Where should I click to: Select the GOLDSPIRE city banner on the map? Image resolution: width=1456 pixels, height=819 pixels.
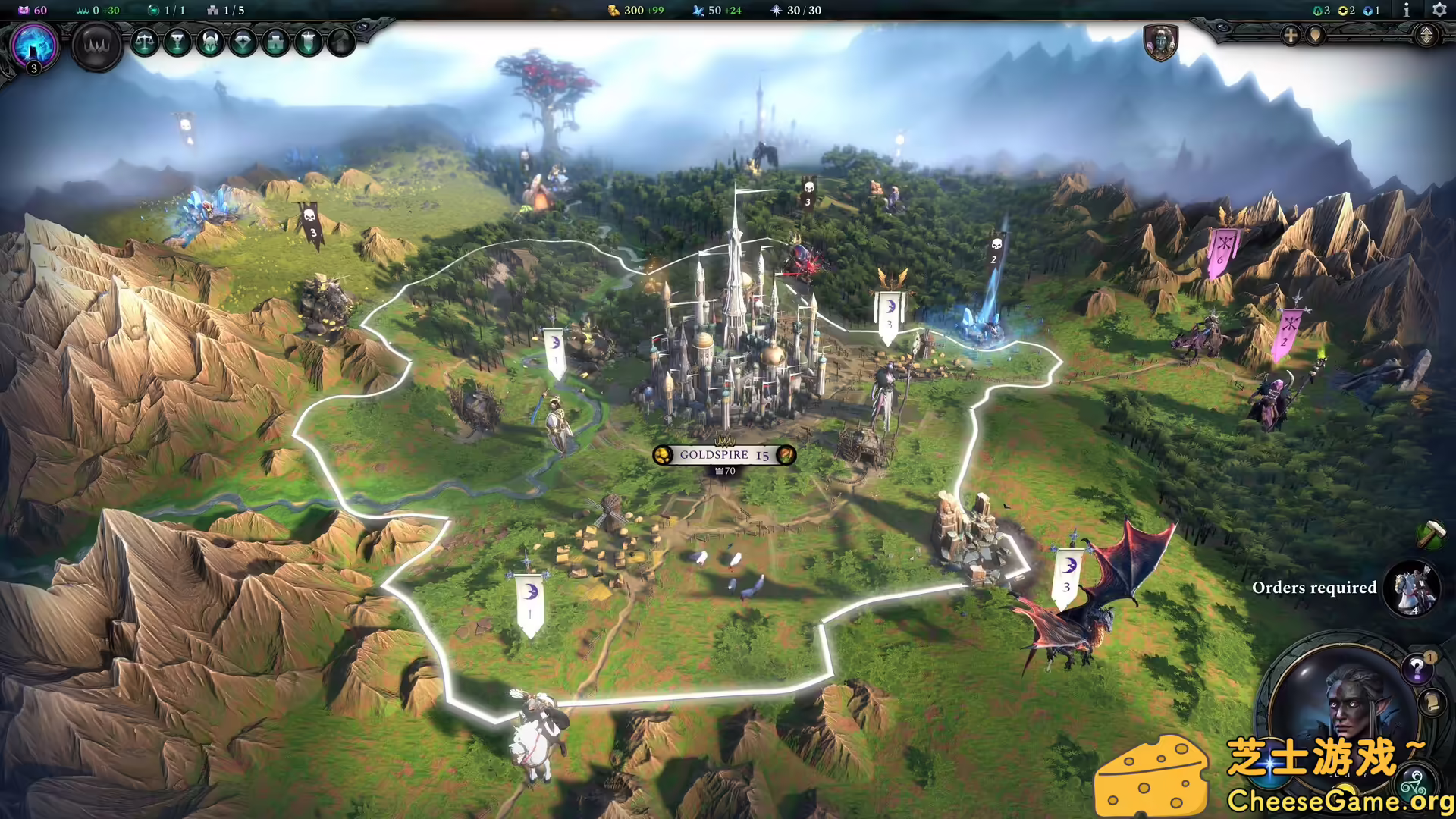723,455
